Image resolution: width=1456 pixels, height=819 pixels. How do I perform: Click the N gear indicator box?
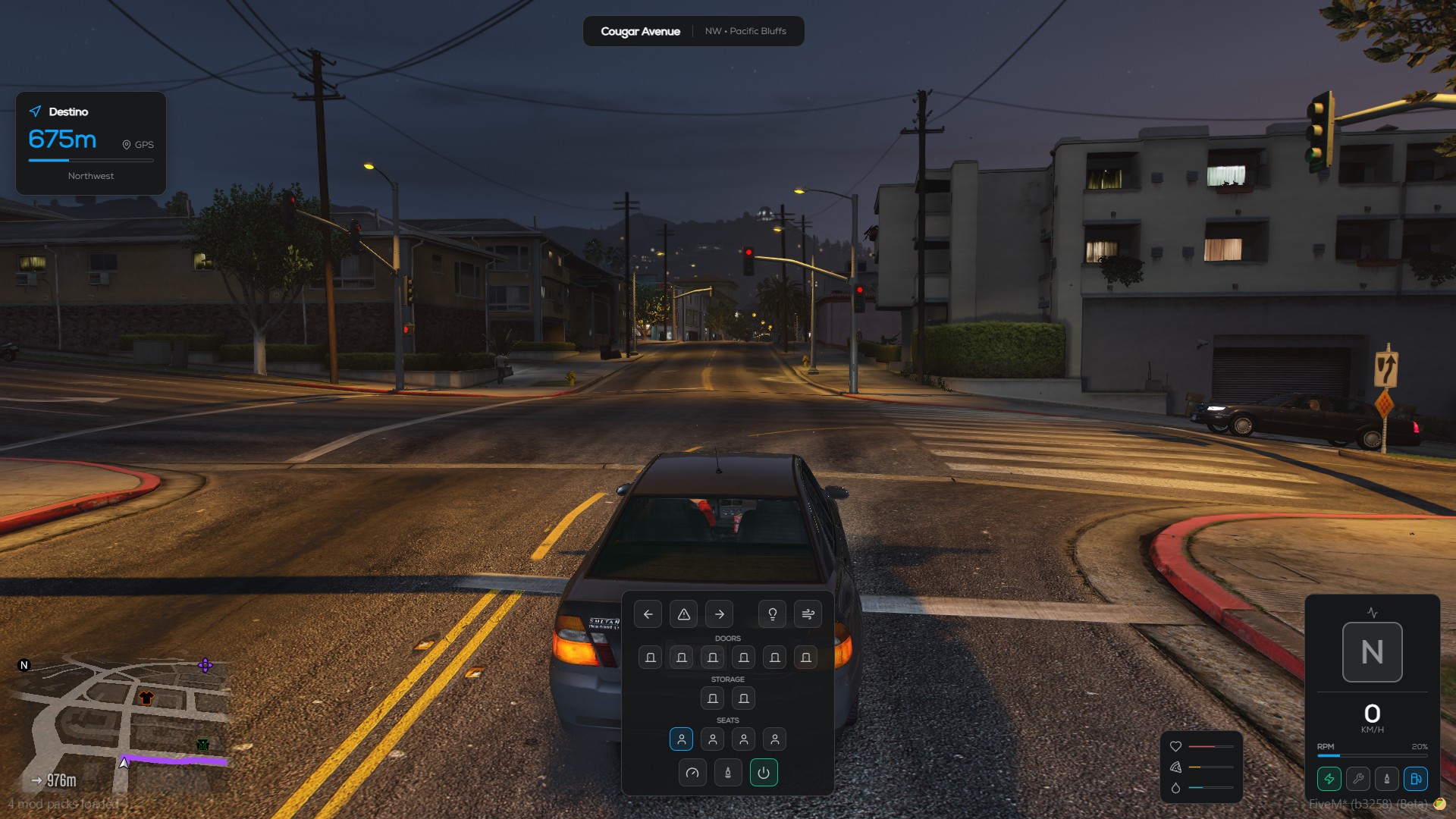1372,652
